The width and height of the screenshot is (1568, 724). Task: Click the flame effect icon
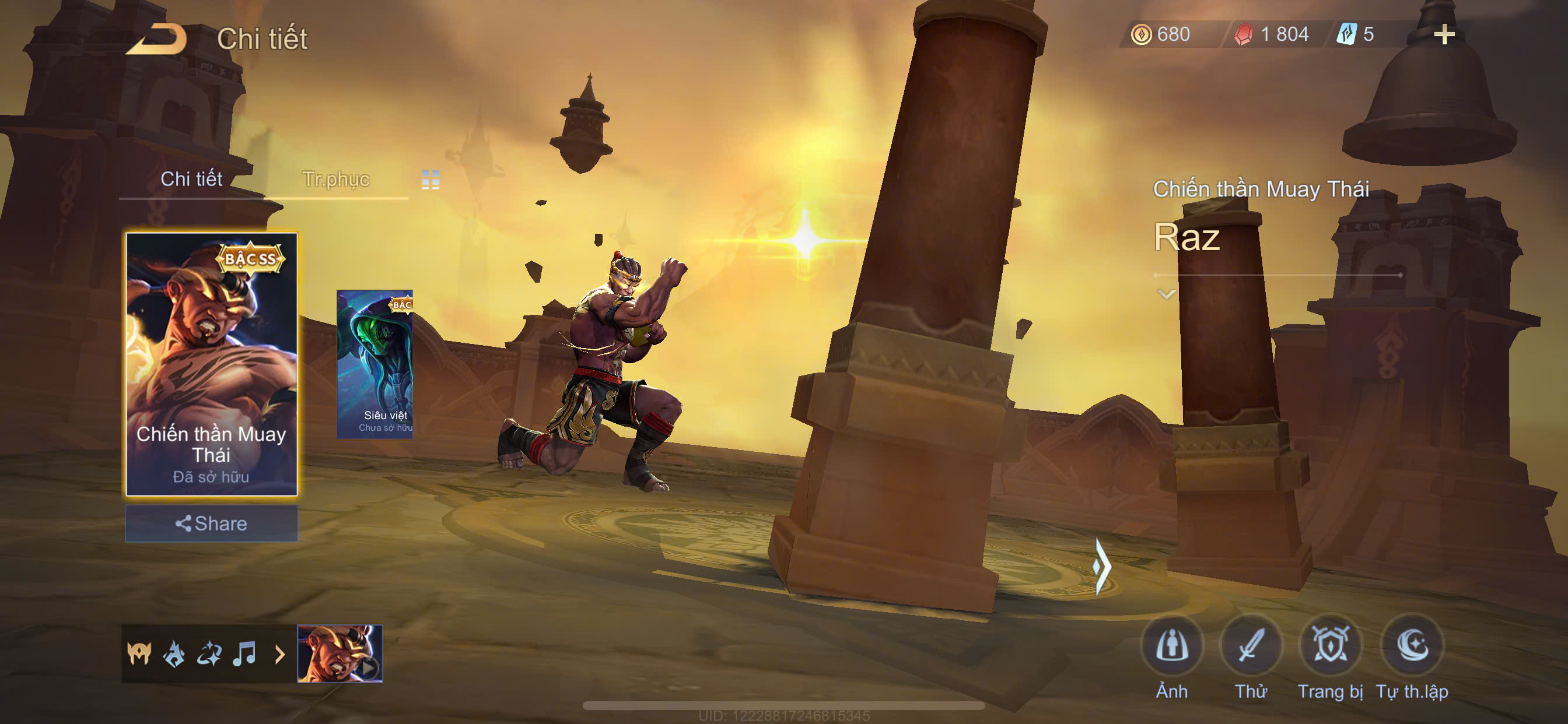point(174,654)
